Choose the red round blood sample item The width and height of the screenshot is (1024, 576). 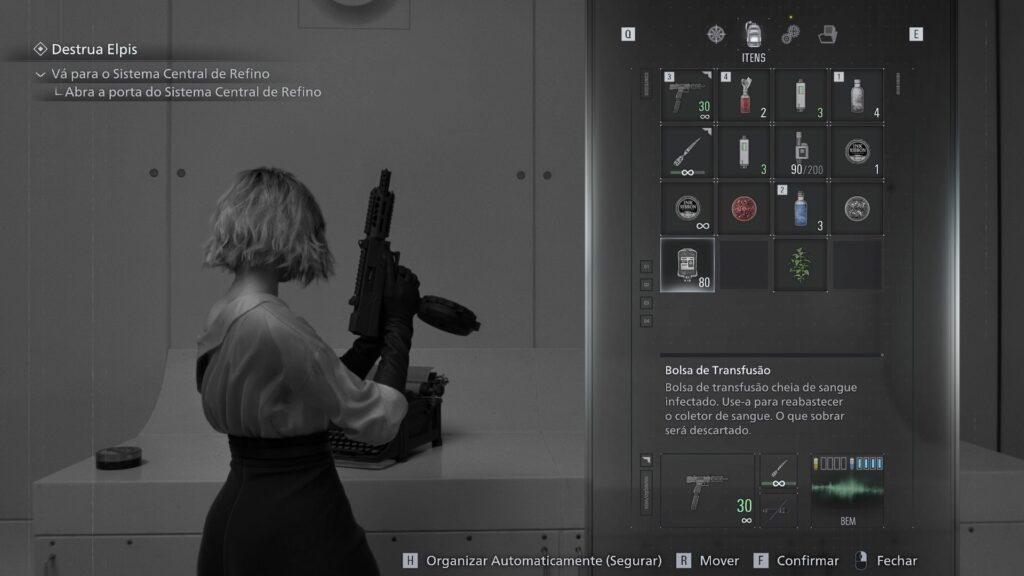[743, 208]
